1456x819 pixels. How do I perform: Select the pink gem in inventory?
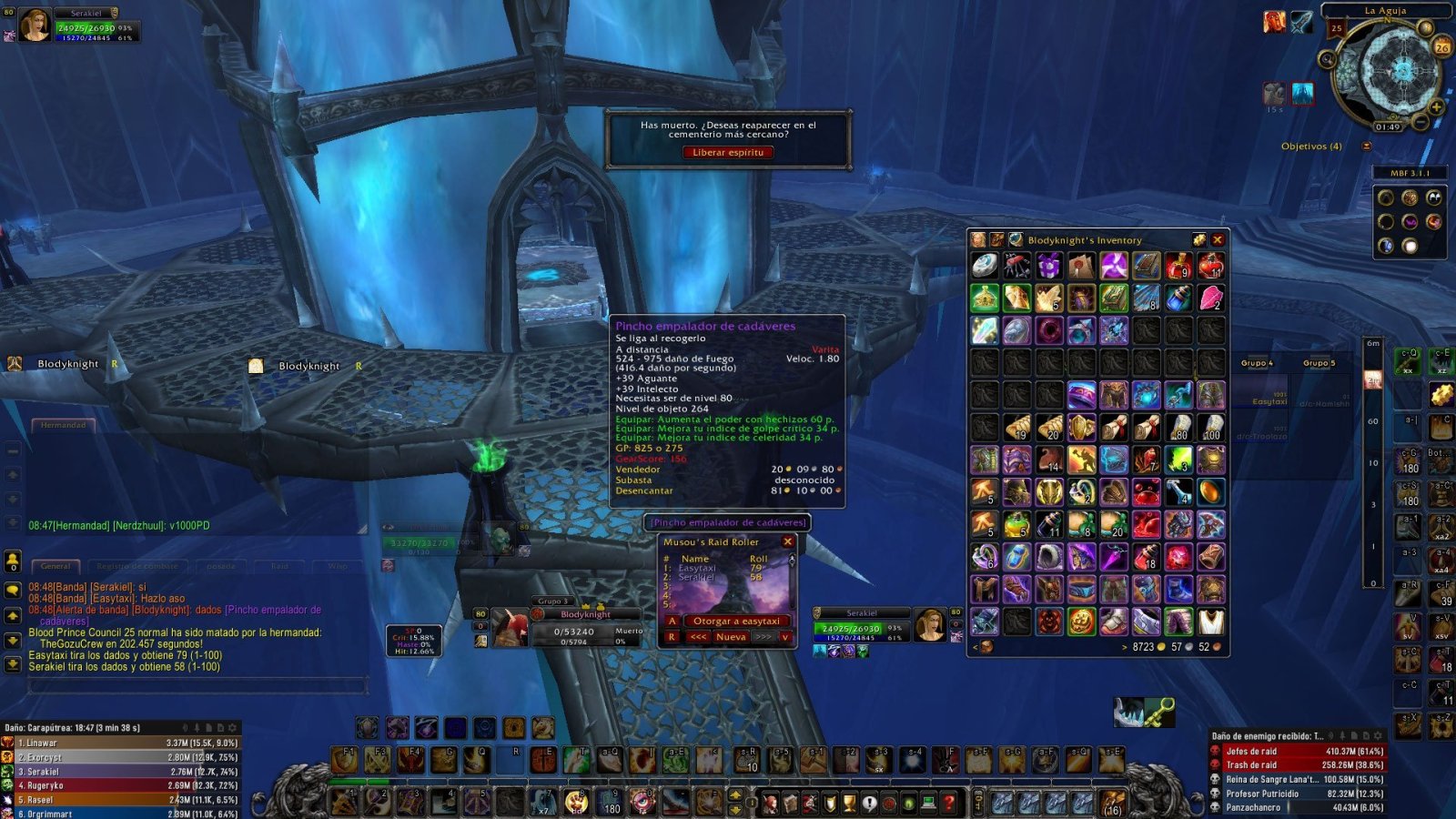tap(1210, 298)
